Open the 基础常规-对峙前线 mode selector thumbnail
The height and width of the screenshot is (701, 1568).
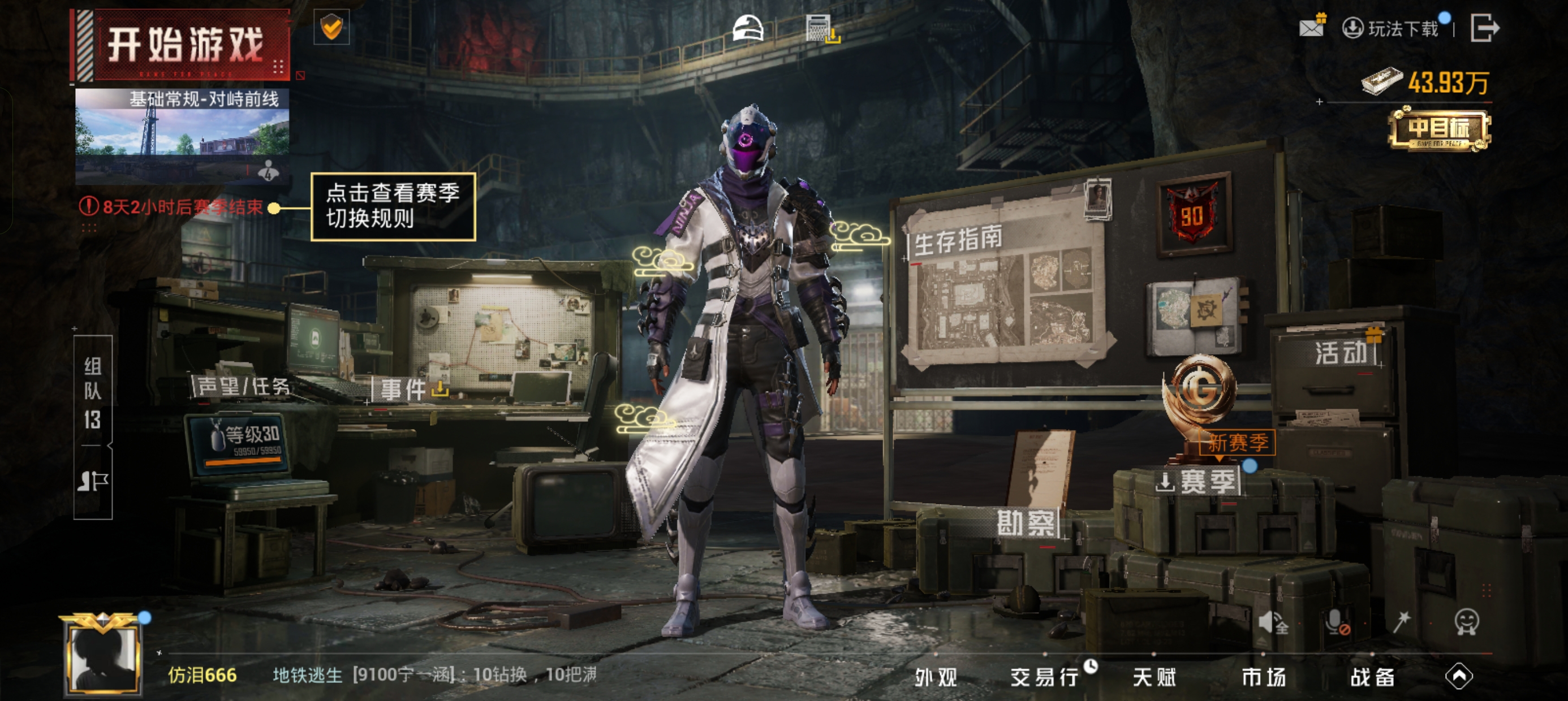[182, 135]
